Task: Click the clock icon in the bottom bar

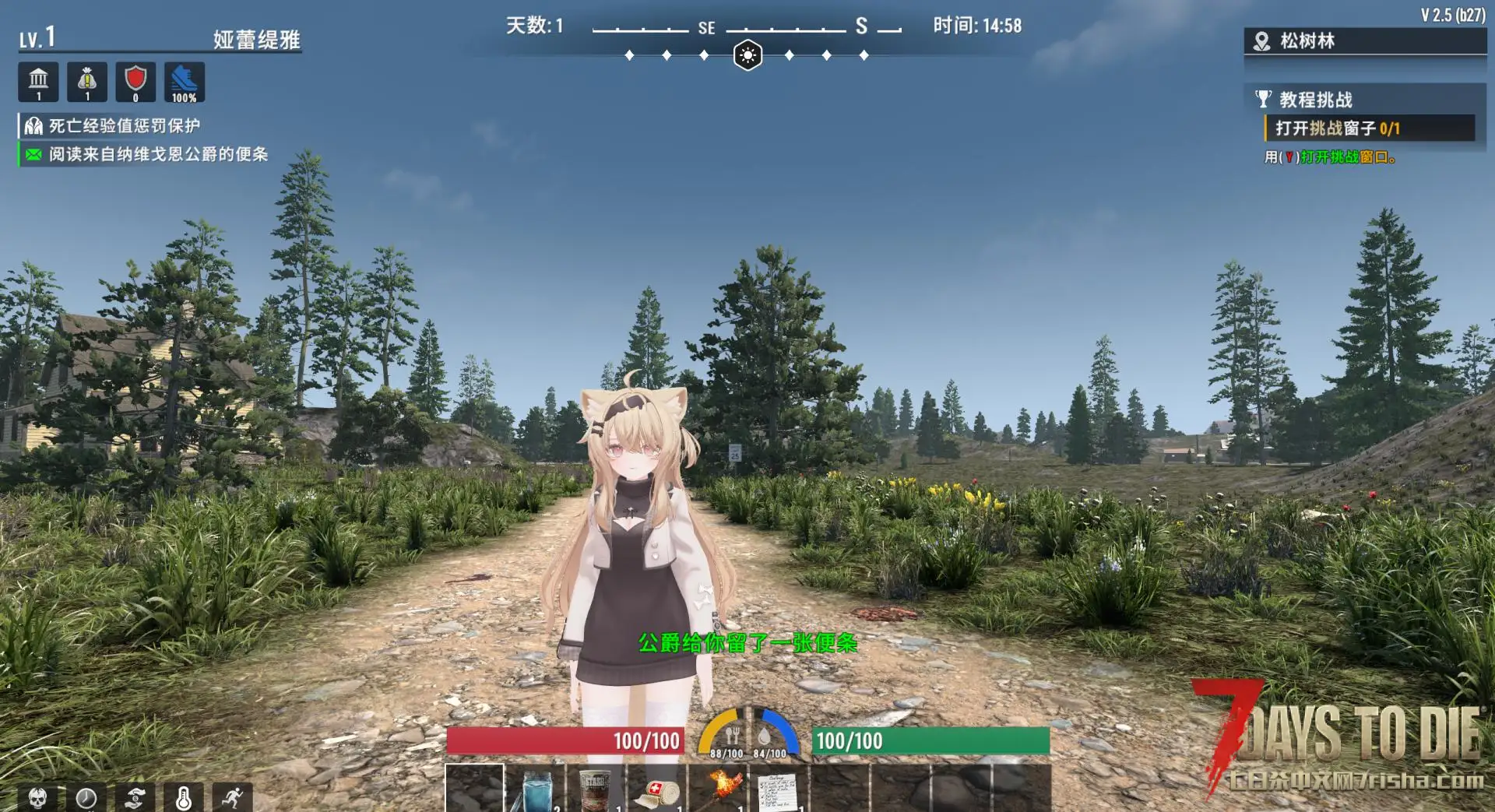Action: (x=86, y=797)
